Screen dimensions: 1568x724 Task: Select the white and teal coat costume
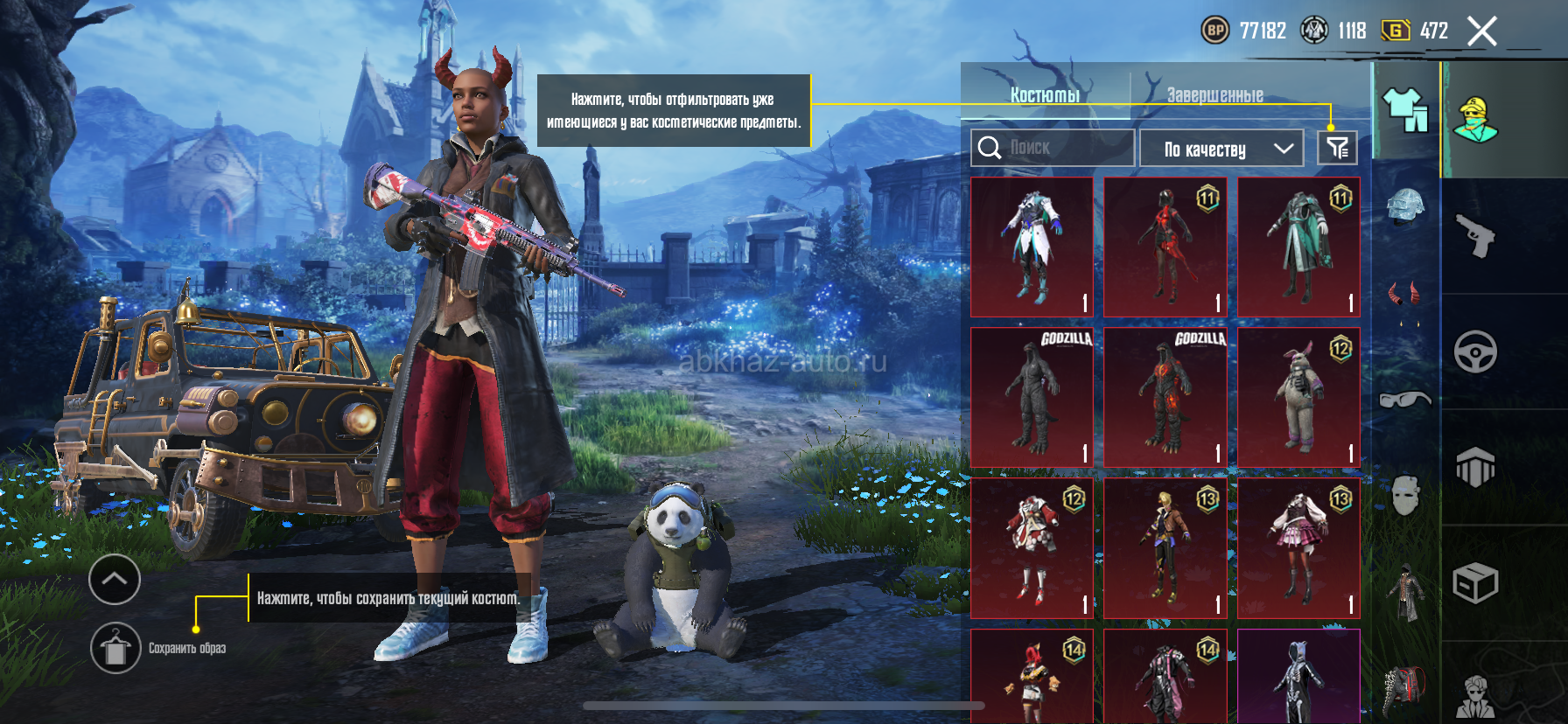pos(1032,247)
